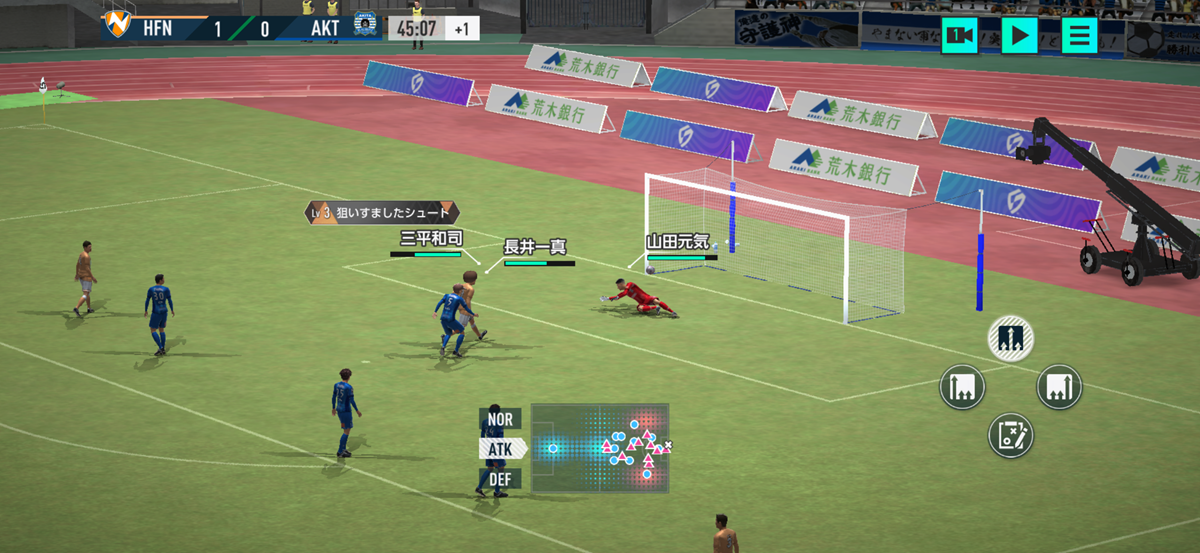Select the NOR tactic mode
Screen dimensions: 1200x553
(x=500, y=419)
